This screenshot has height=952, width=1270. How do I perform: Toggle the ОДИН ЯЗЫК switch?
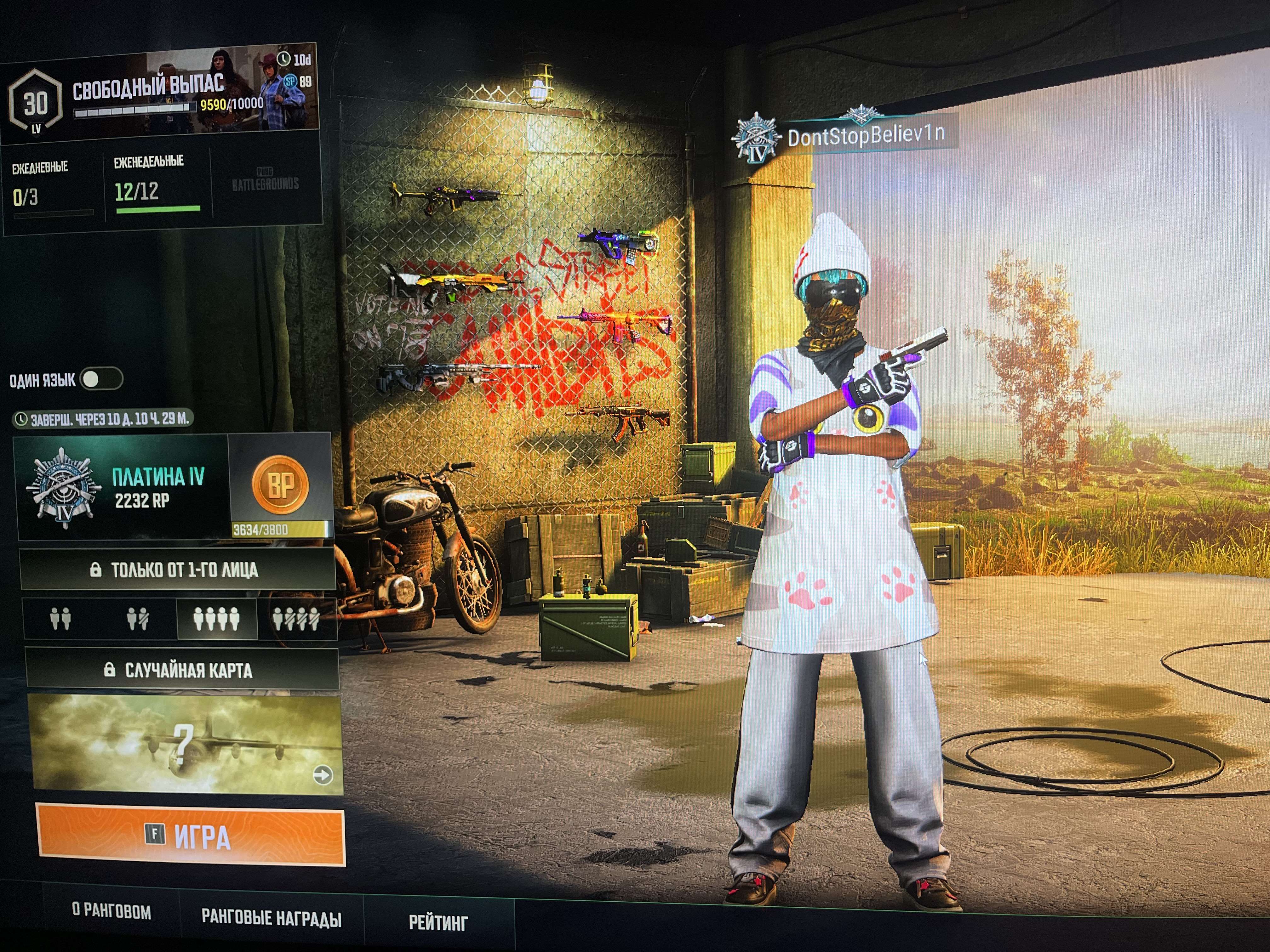pos(102,379)
